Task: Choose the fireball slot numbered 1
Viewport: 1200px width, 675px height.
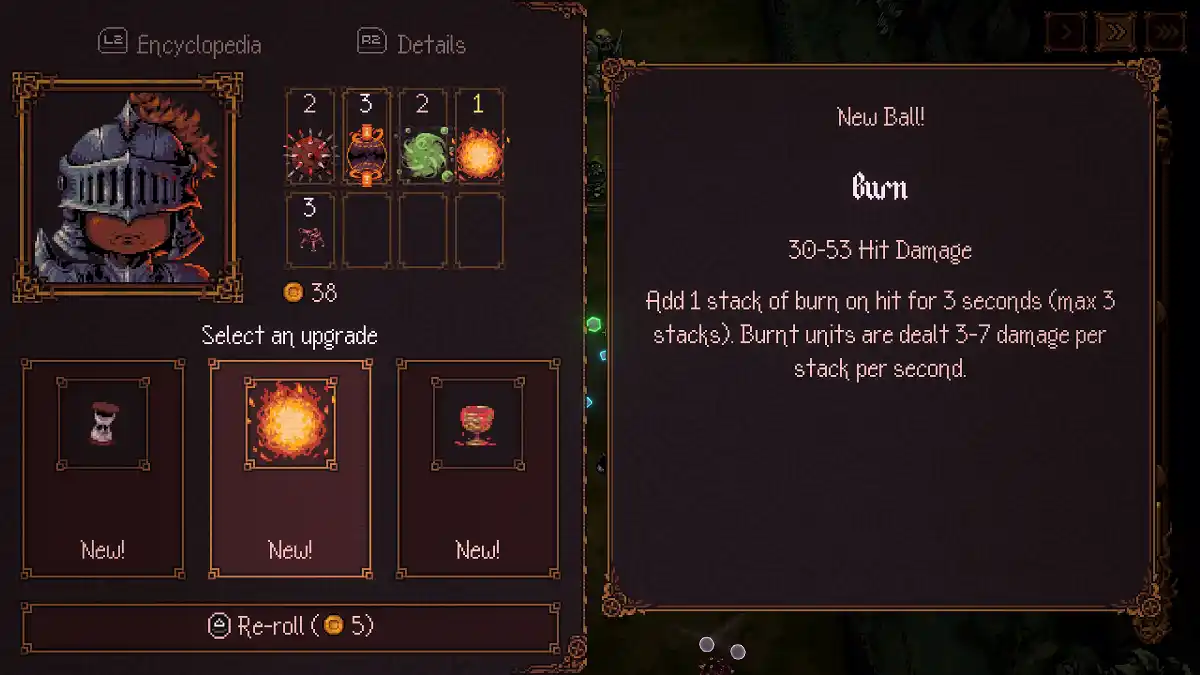Action: [x=479, y=137]
